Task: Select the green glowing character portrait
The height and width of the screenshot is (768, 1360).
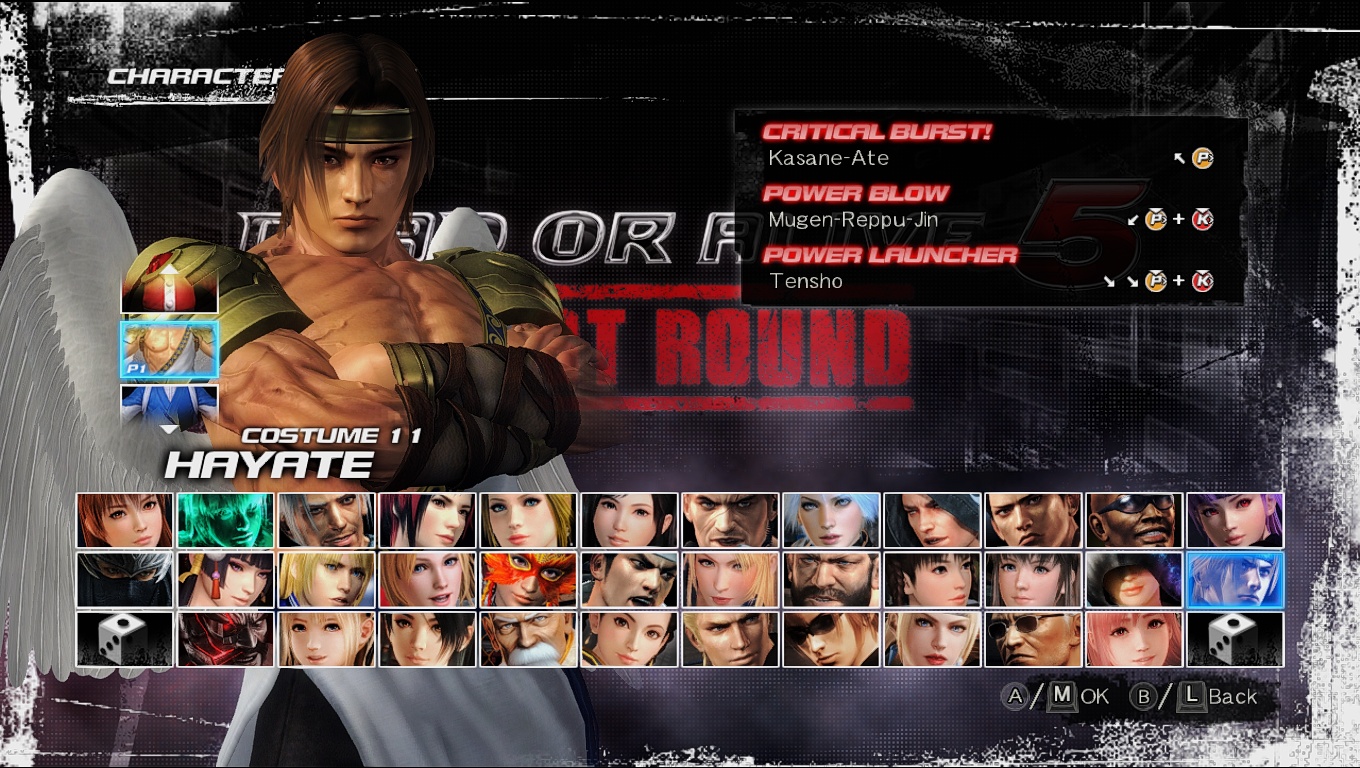Action: click(x=225, y=520)
